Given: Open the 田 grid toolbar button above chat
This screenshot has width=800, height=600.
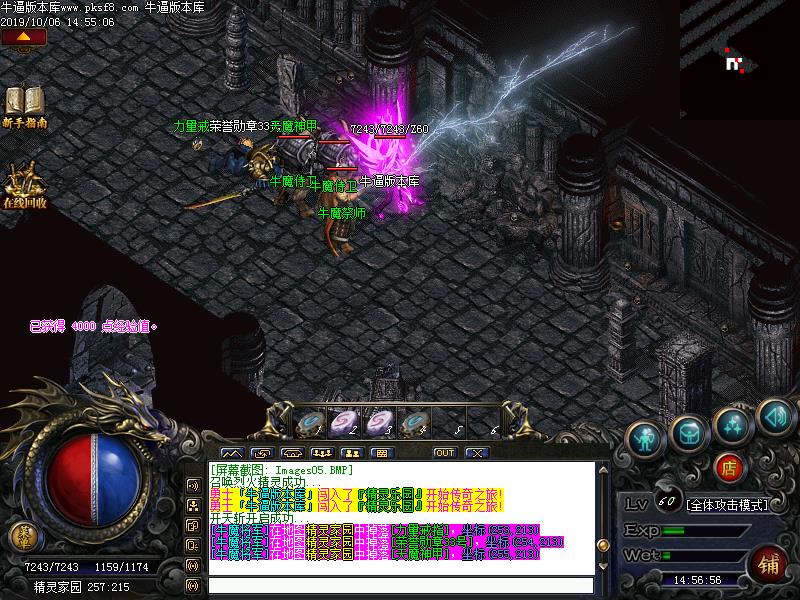Looking at the screenshot, I should 381,453.
